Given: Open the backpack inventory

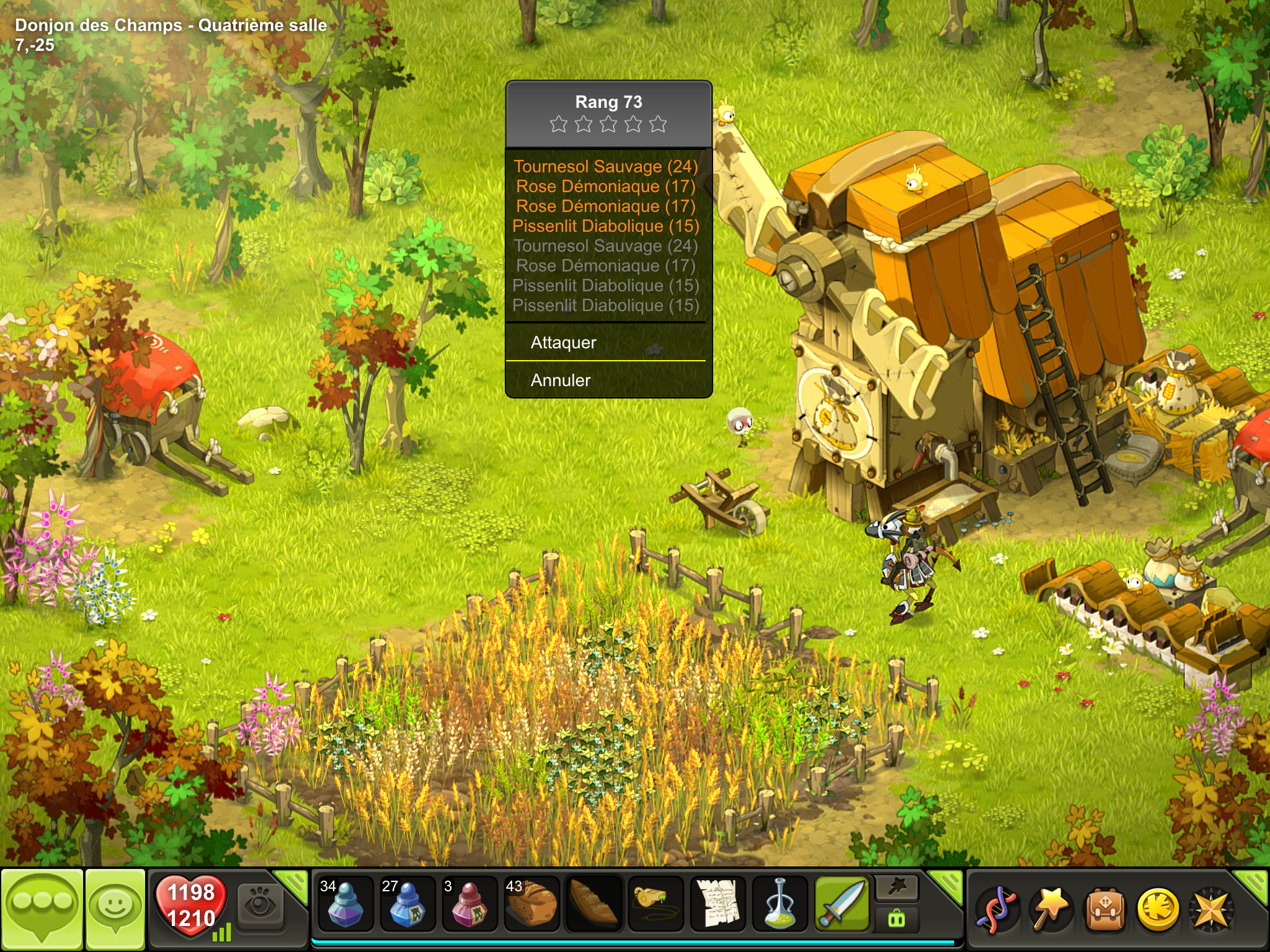Looking at the screenshot, I should click(1104, 910).
